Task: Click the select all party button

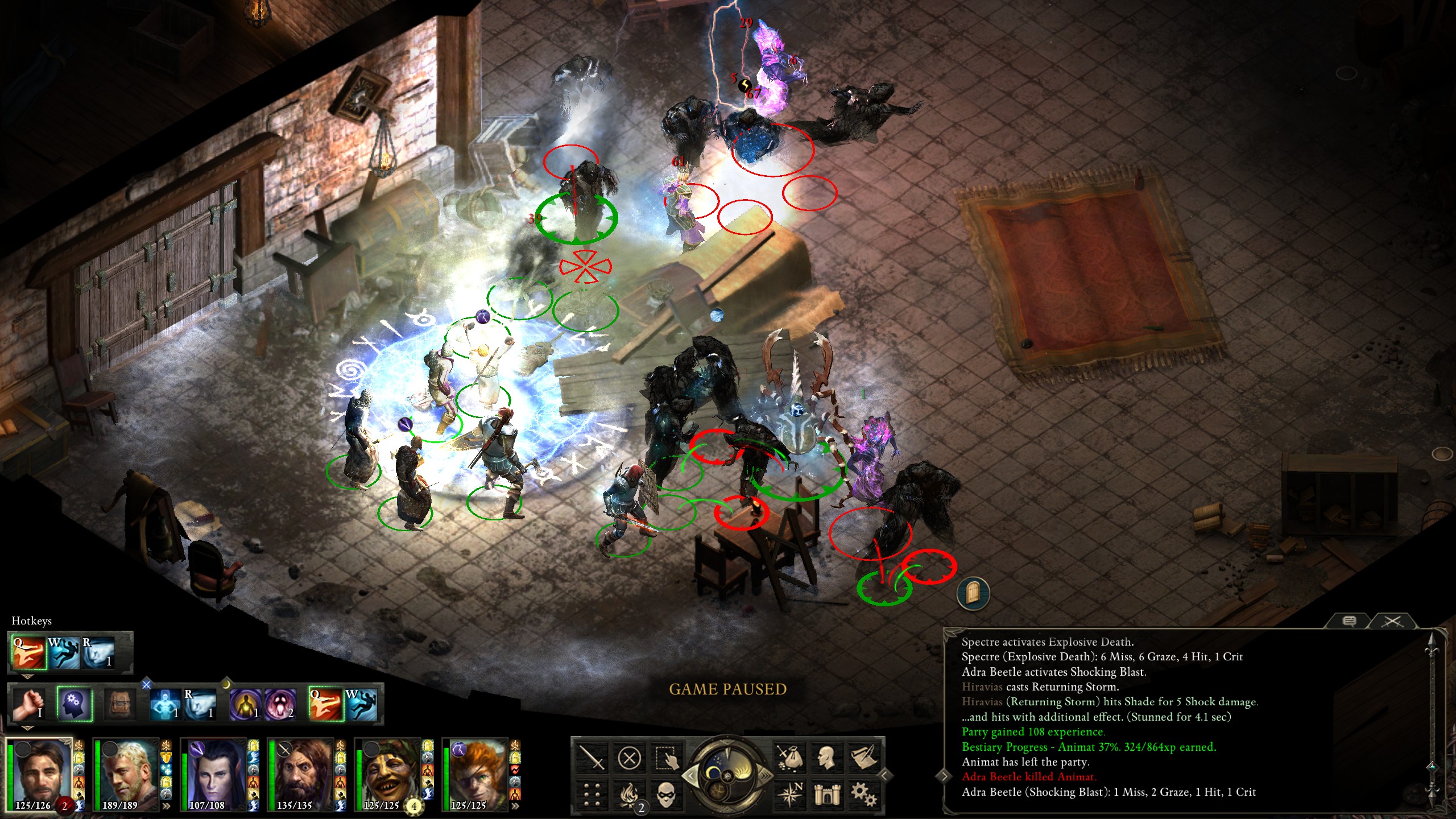Action: click(666, 758)
